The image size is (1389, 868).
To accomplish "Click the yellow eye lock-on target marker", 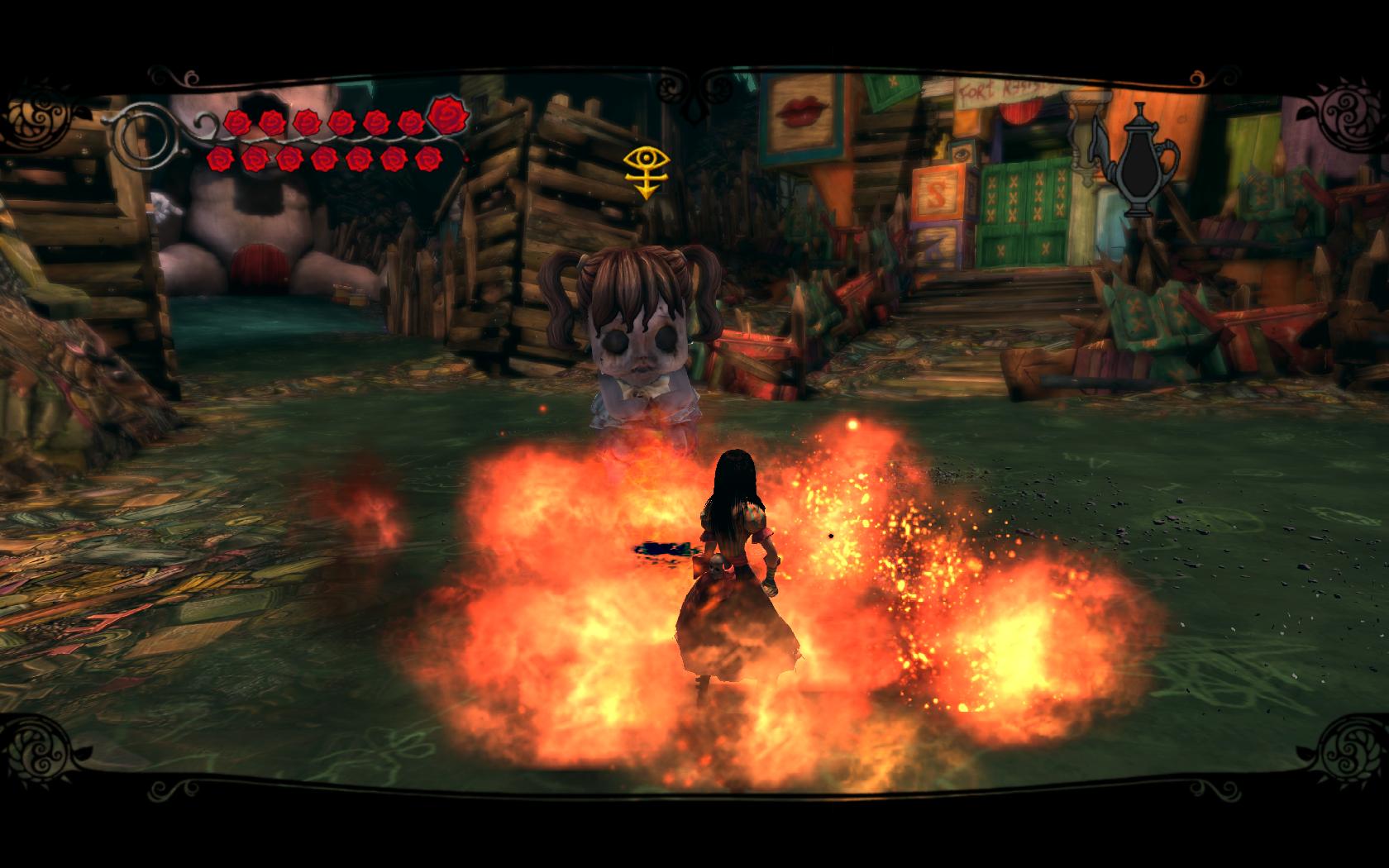I will (646, 171).
